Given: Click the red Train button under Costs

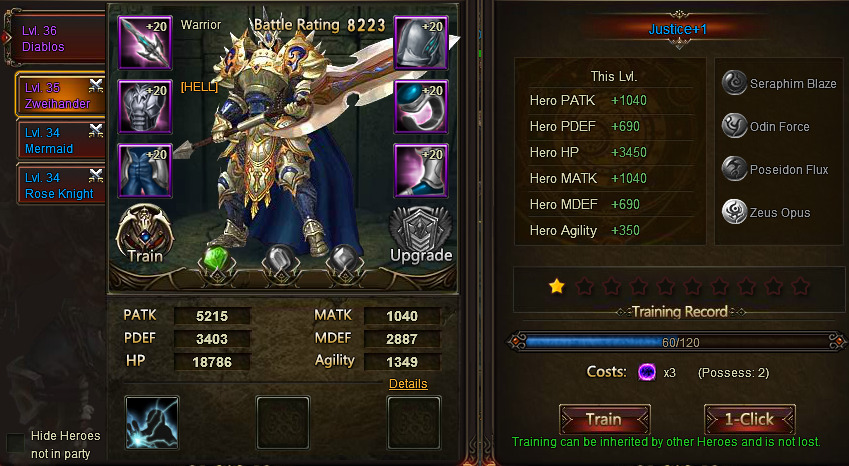Looking at the screenshot, I should 604,419.
